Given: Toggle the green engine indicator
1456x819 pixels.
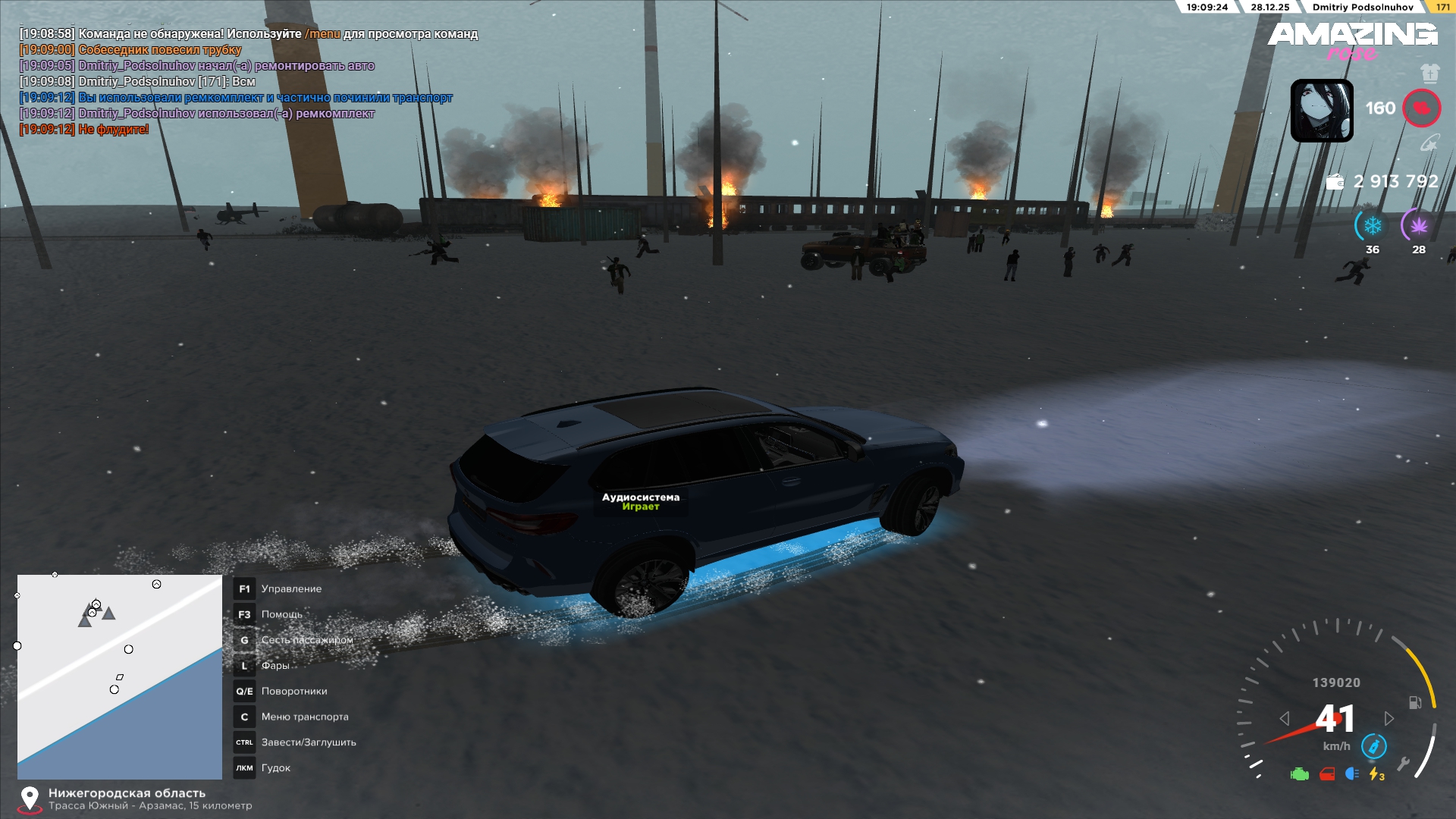Looking at the screenshot, I should pyautogui.click(x=1300, y=774).
